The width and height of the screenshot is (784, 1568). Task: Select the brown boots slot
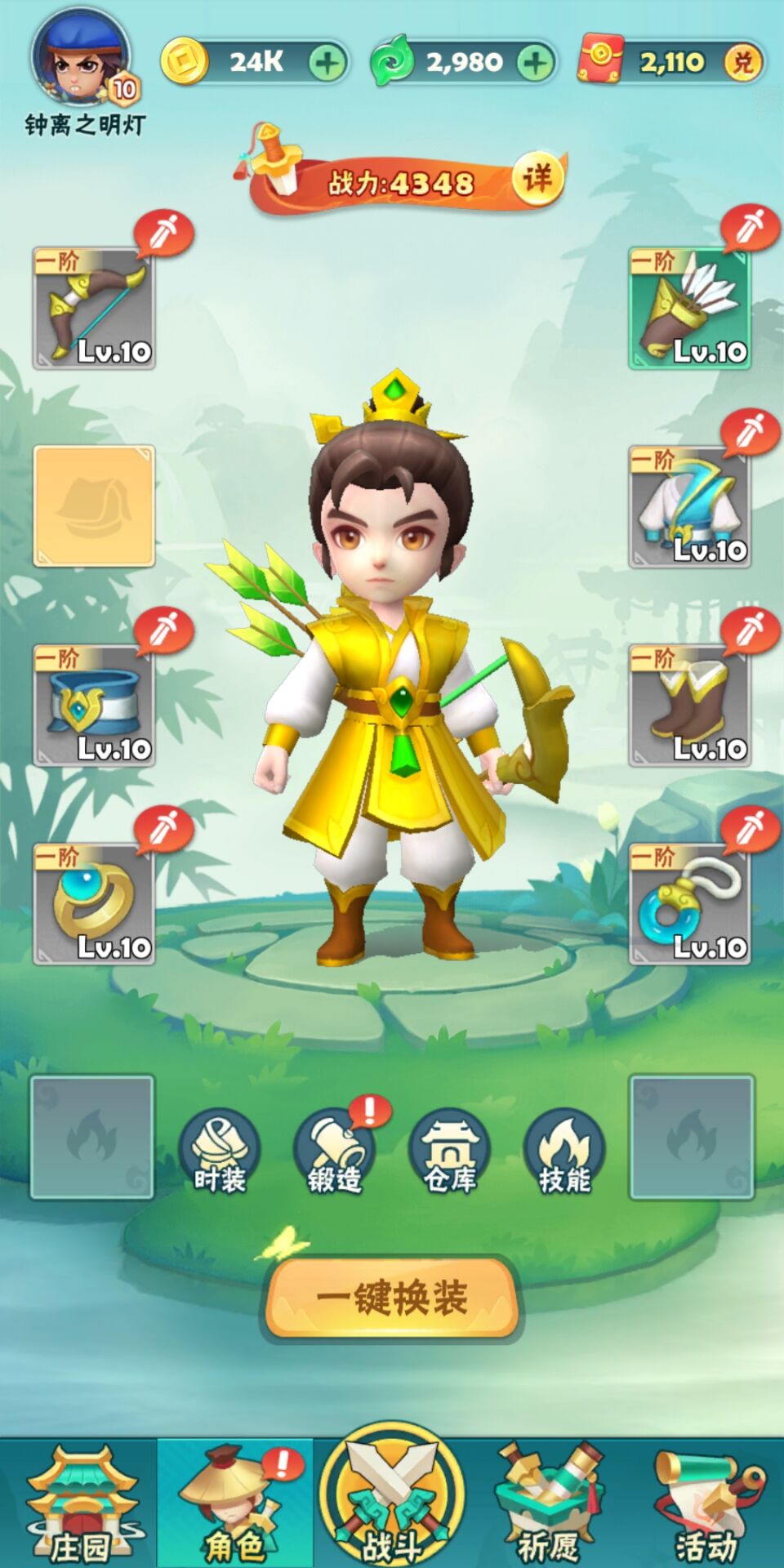click(690, 706)
